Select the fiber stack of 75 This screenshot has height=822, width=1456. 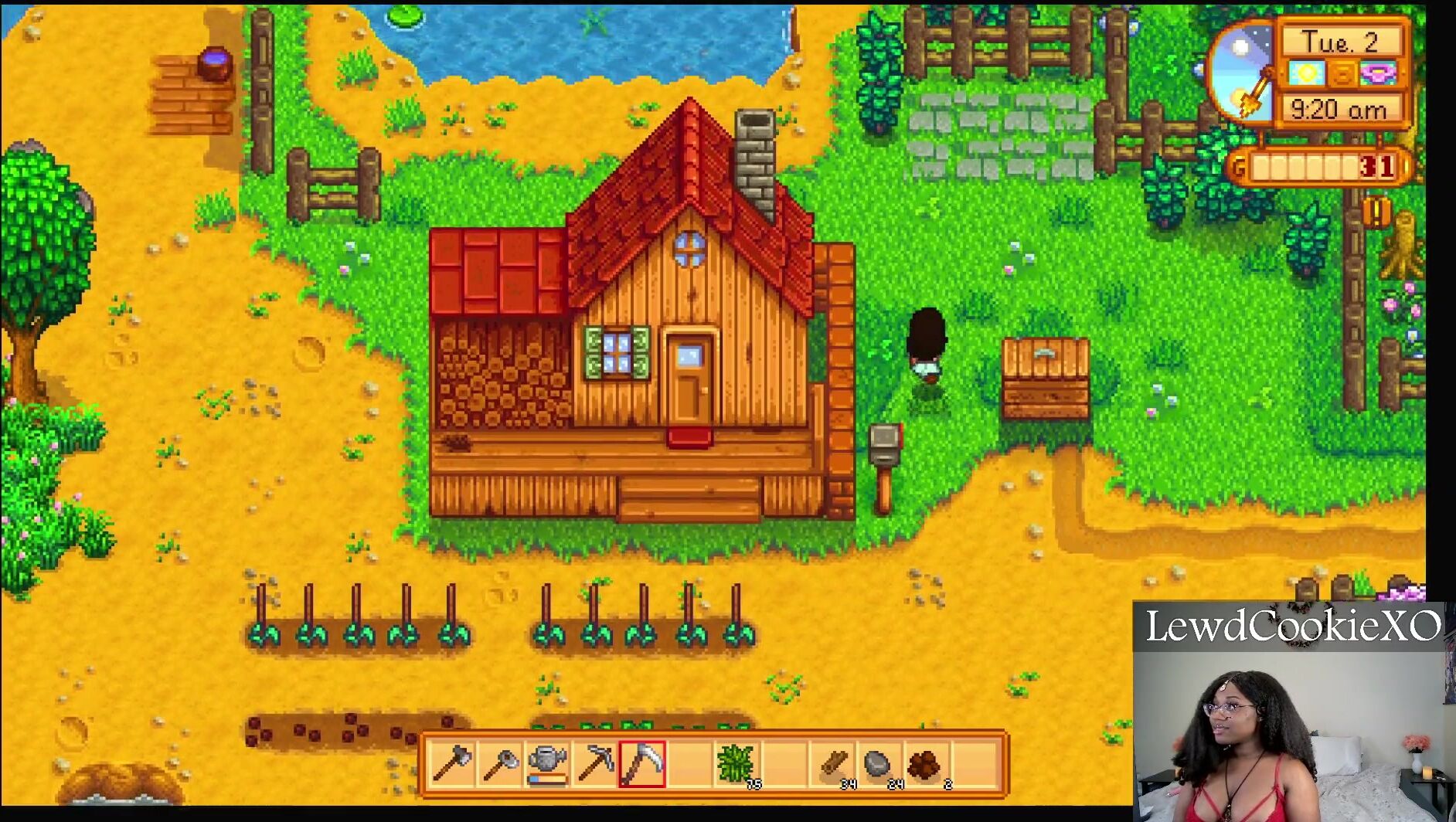737,764
